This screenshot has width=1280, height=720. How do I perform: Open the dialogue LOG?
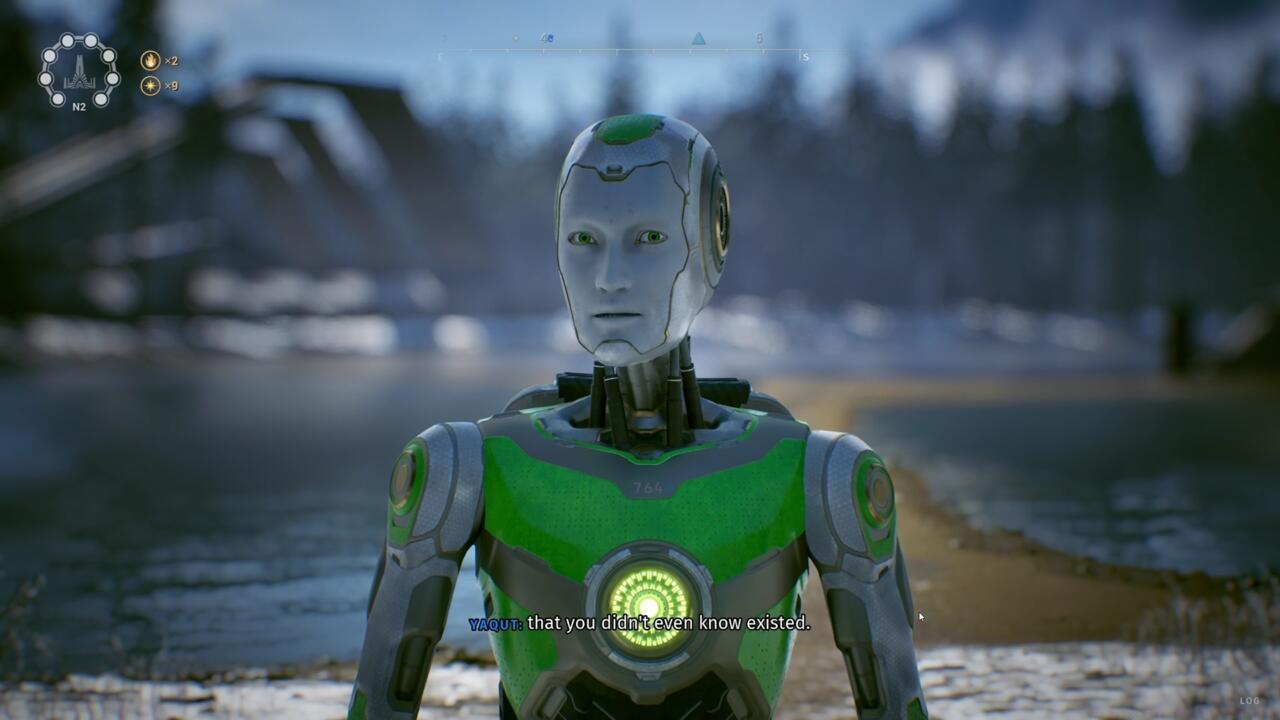tap(1250, 701)
